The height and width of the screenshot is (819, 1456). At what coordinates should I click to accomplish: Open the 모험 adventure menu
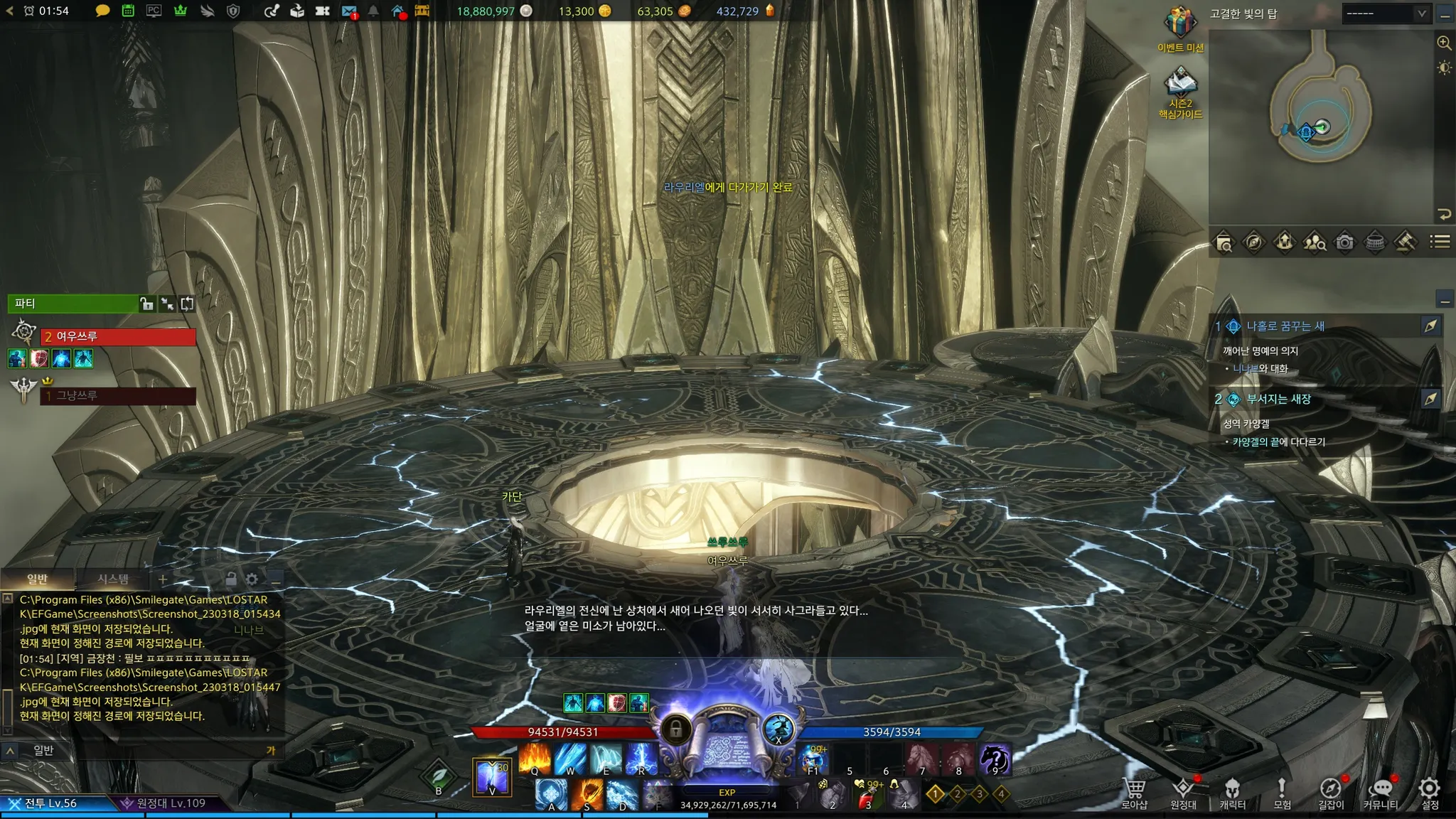click(1282, 792)
